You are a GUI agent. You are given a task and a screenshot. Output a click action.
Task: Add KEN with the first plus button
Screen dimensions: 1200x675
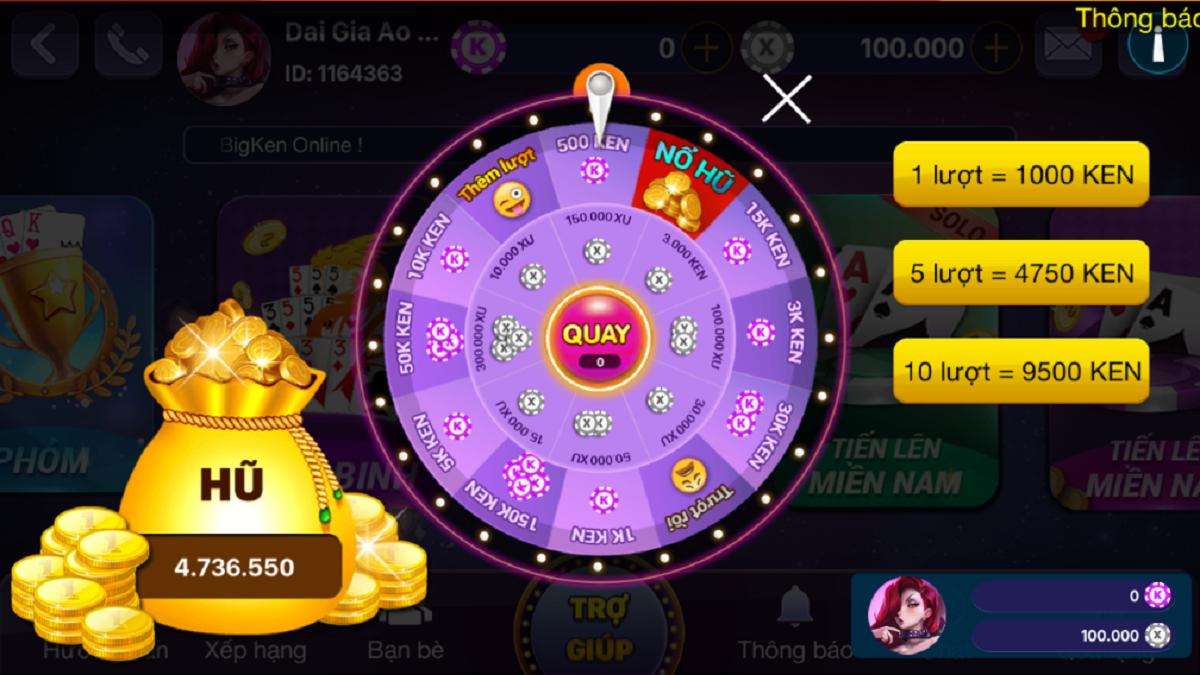point(706,49)
